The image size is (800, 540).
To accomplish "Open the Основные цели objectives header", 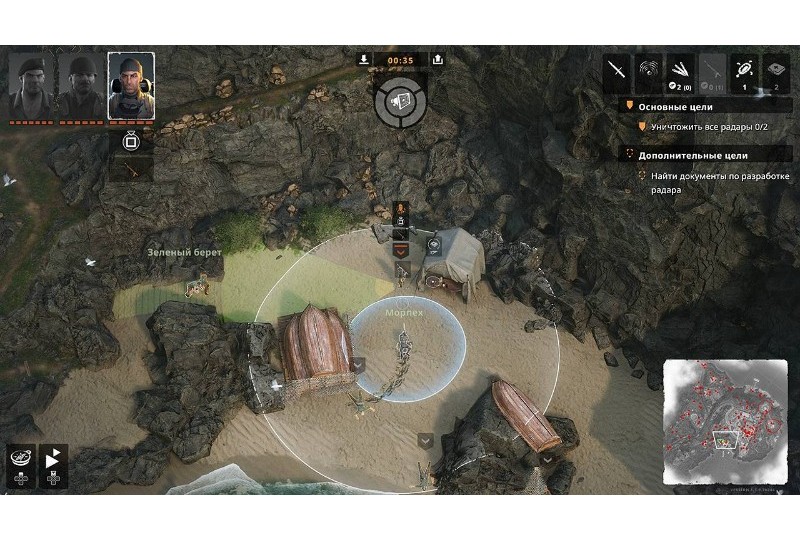I will (x=680, y=106).
